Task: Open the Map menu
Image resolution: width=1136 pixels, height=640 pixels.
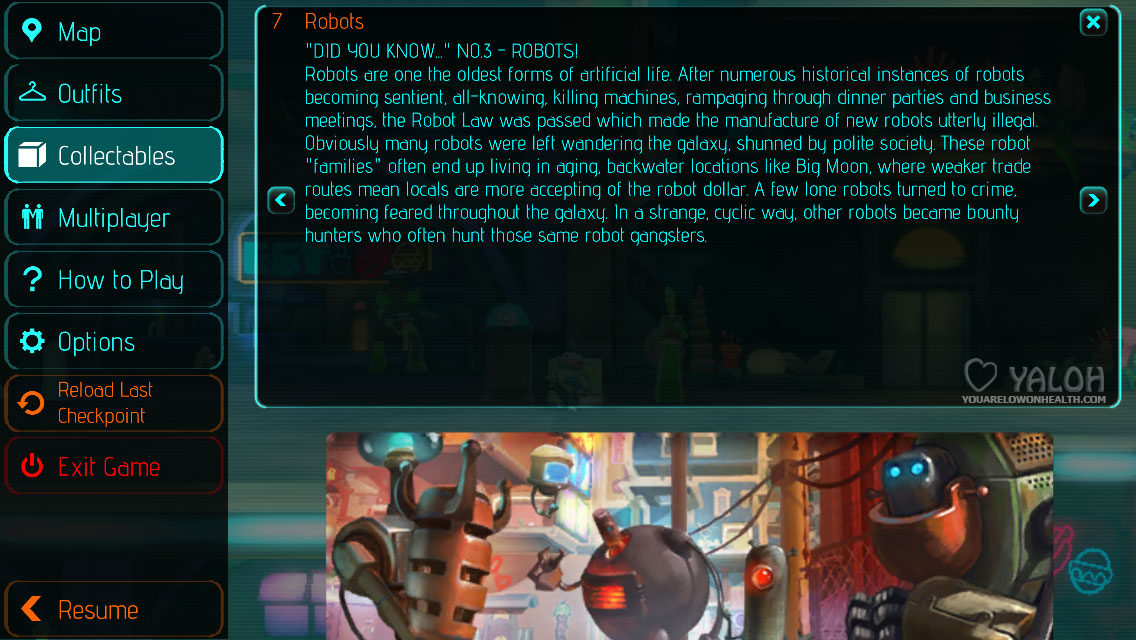Action: (113, 32)
